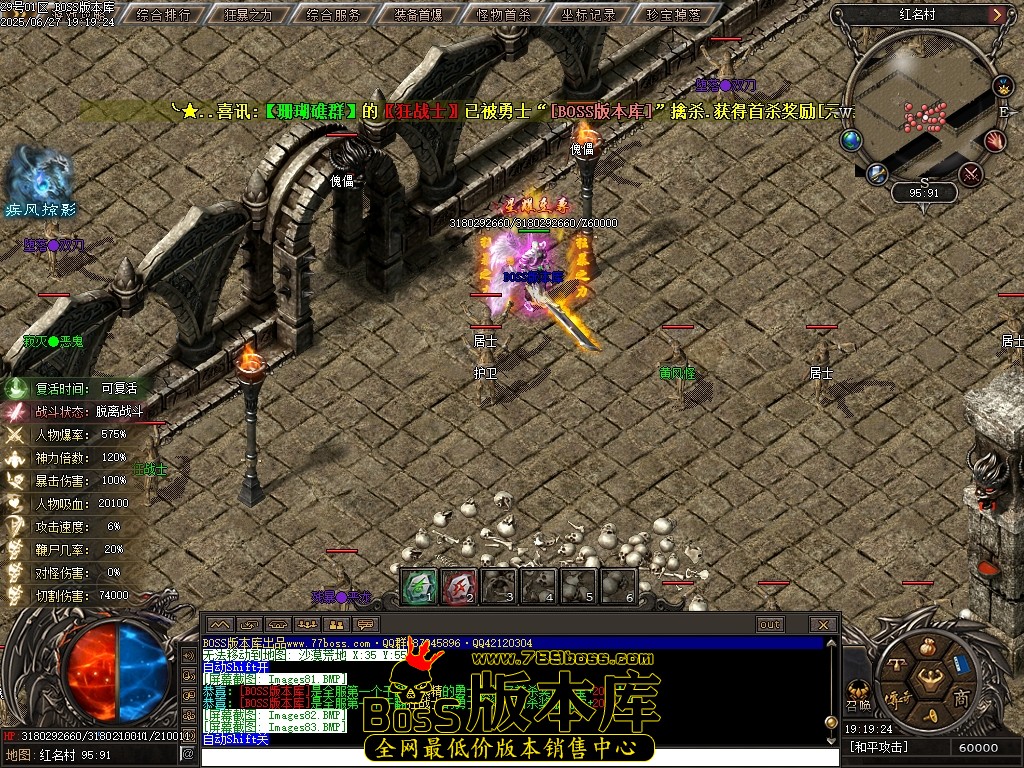Click the crossed swords icon by minimap
Screen dimensions: 1024x768
pyautogui.click(x=970, y=175)
